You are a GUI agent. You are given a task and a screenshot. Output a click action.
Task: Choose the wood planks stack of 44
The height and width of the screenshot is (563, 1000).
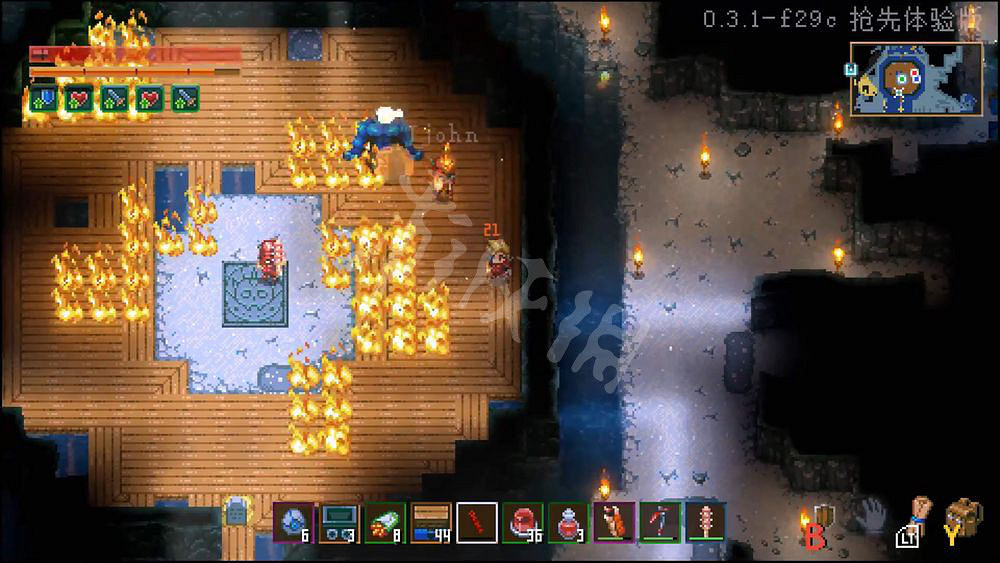(x=431, y=521)
